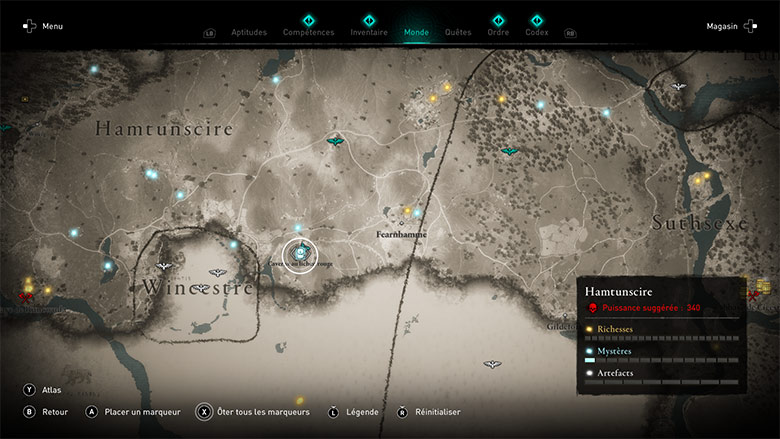Click the Retour option
Viewport: 780px width, 439px height.
pos(52,411)
